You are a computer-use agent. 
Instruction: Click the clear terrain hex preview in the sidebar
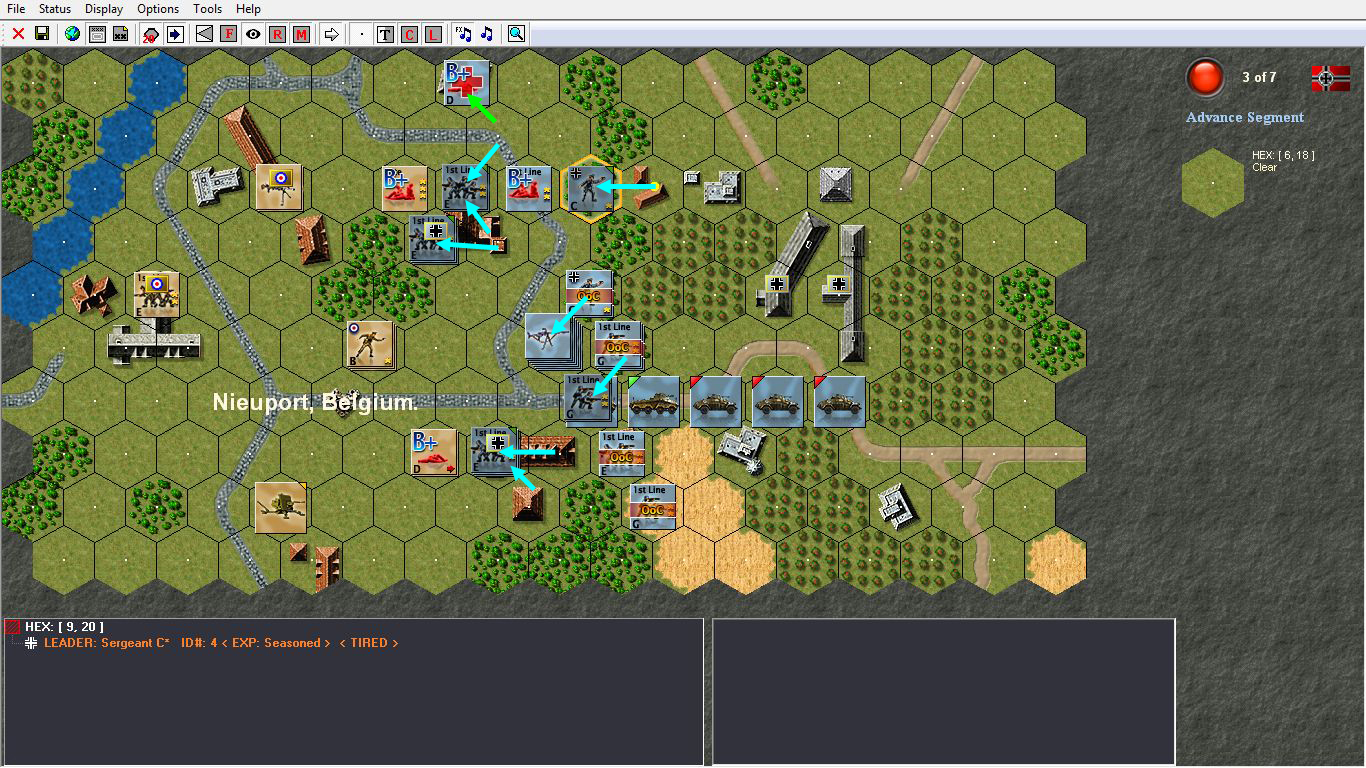coord(1213,183)
